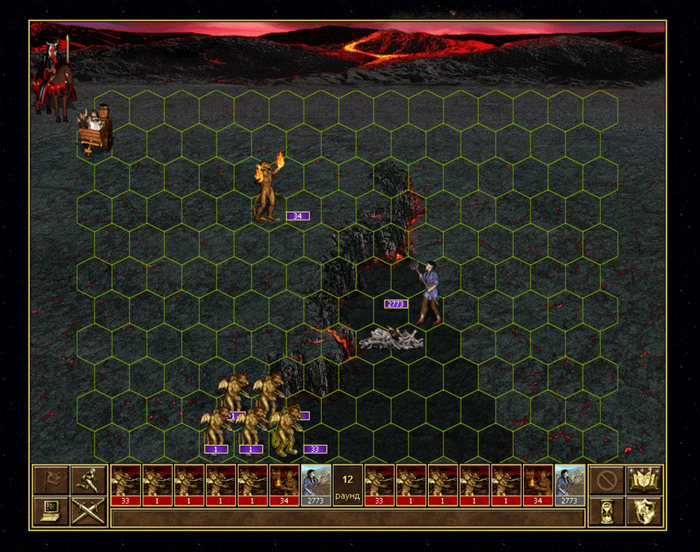Open system options via the computer icon
The height and width of the screenshot is (552, 700).
49,512
